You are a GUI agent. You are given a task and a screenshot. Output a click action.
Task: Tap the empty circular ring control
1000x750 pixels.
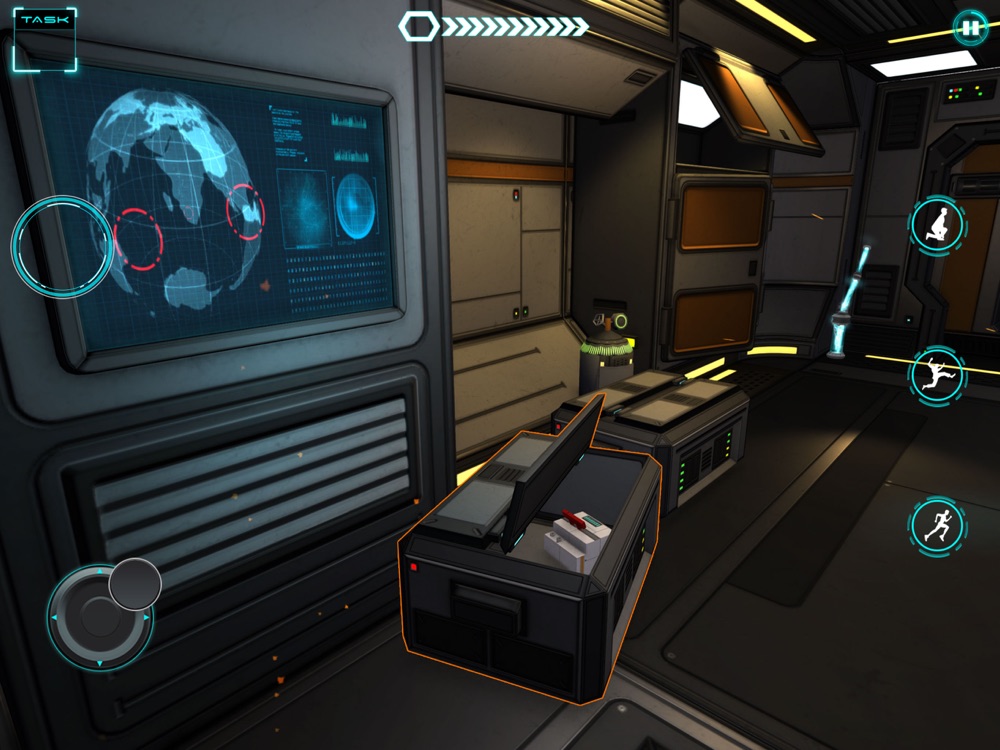click(62, 246)
